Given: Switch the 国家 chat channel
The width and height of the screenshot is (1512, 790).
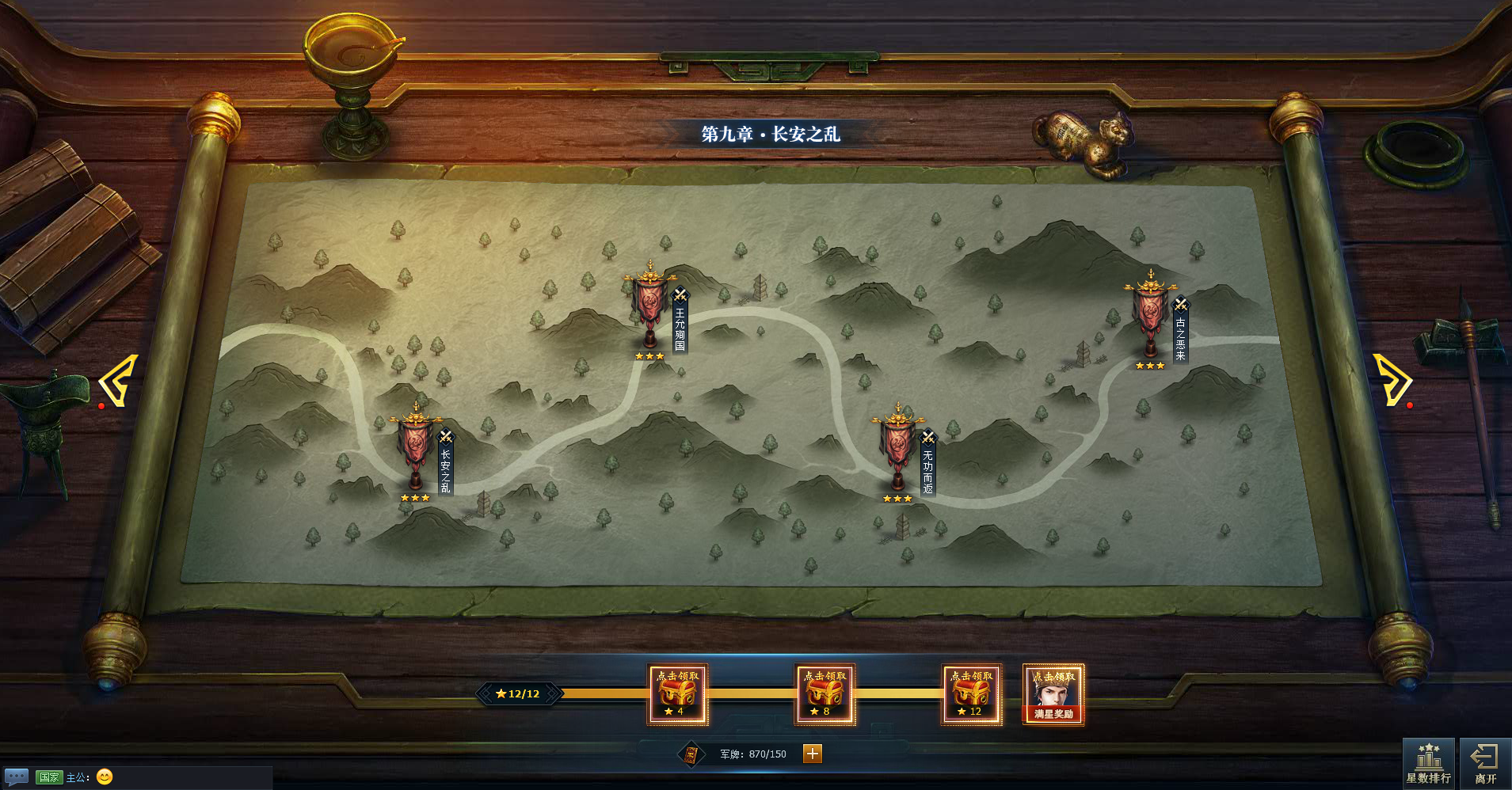Looking at the screenshot, I should click(49, 777).
